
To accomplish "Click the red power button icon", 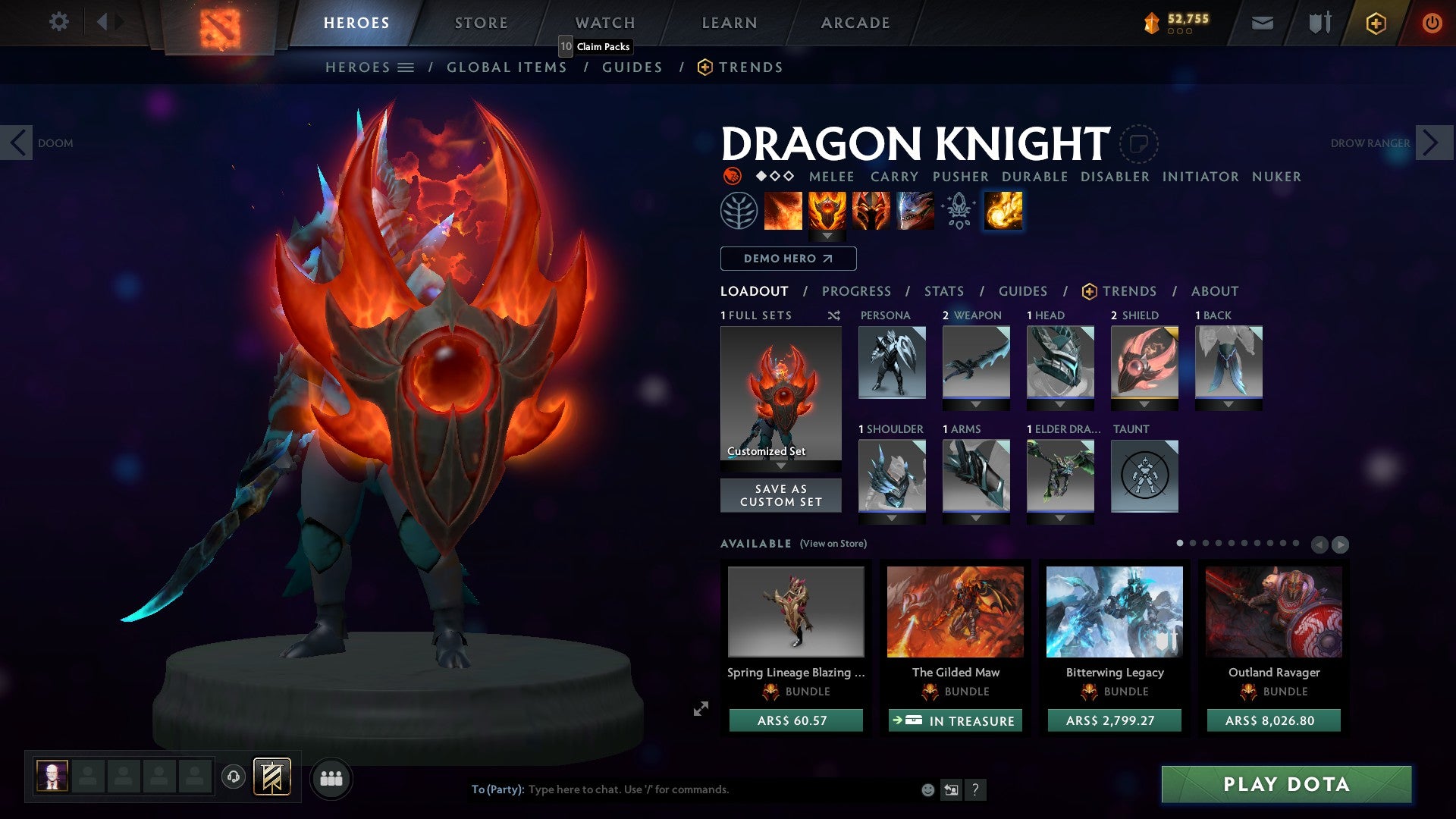I will click(x=1432, y=23).
